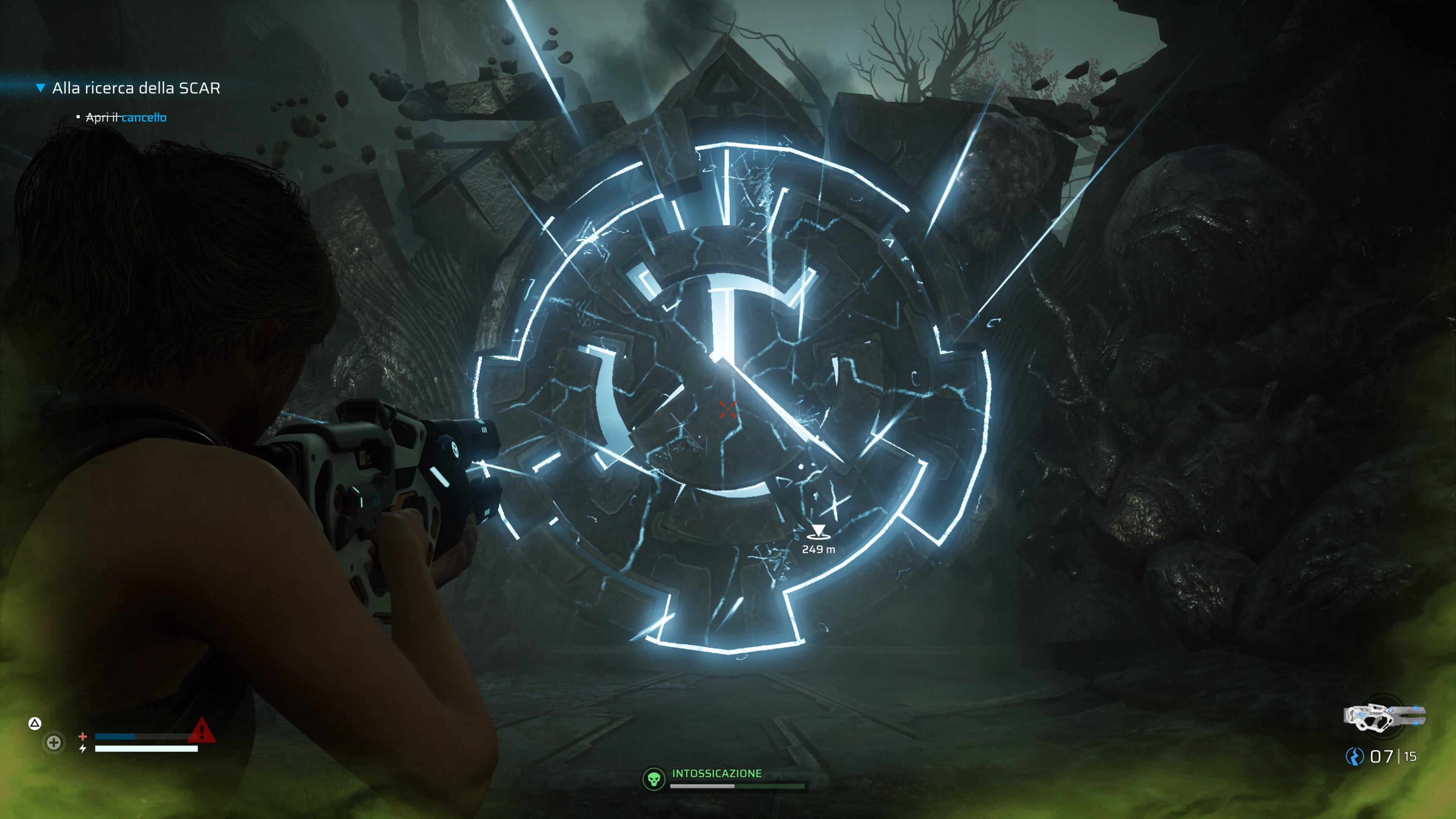The image size is (1456, 819).
Task: Click the 249 m waypoint marker
Action: (818, 532)
